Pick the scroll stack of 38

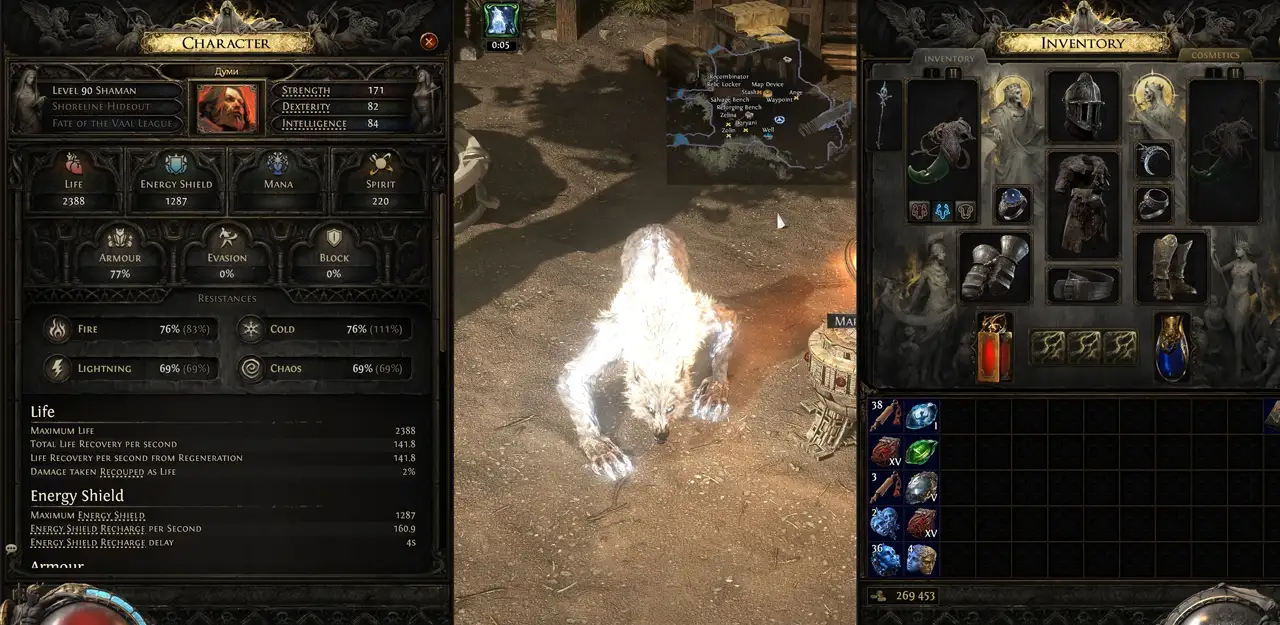coord(886,416)
